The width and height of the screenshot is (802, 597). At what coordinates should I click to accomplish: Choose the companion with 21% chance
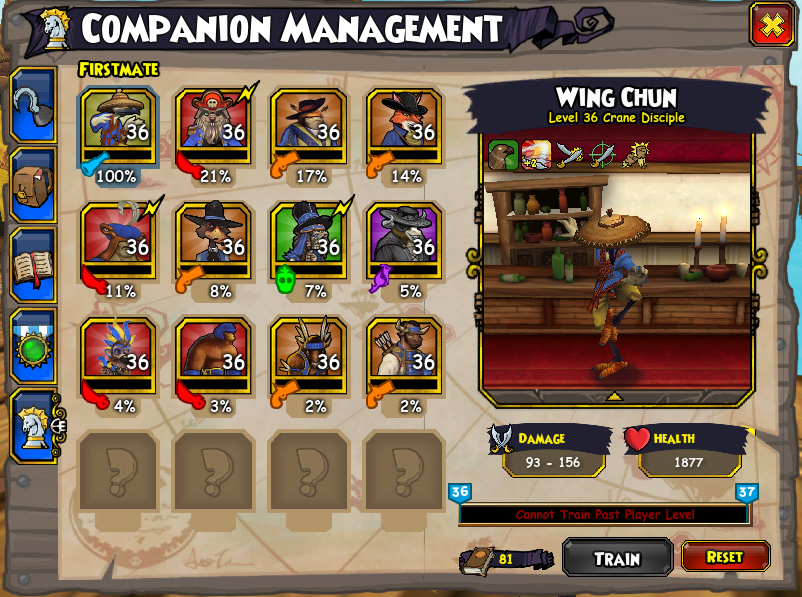pyautogui.click(x=214, y=127)
